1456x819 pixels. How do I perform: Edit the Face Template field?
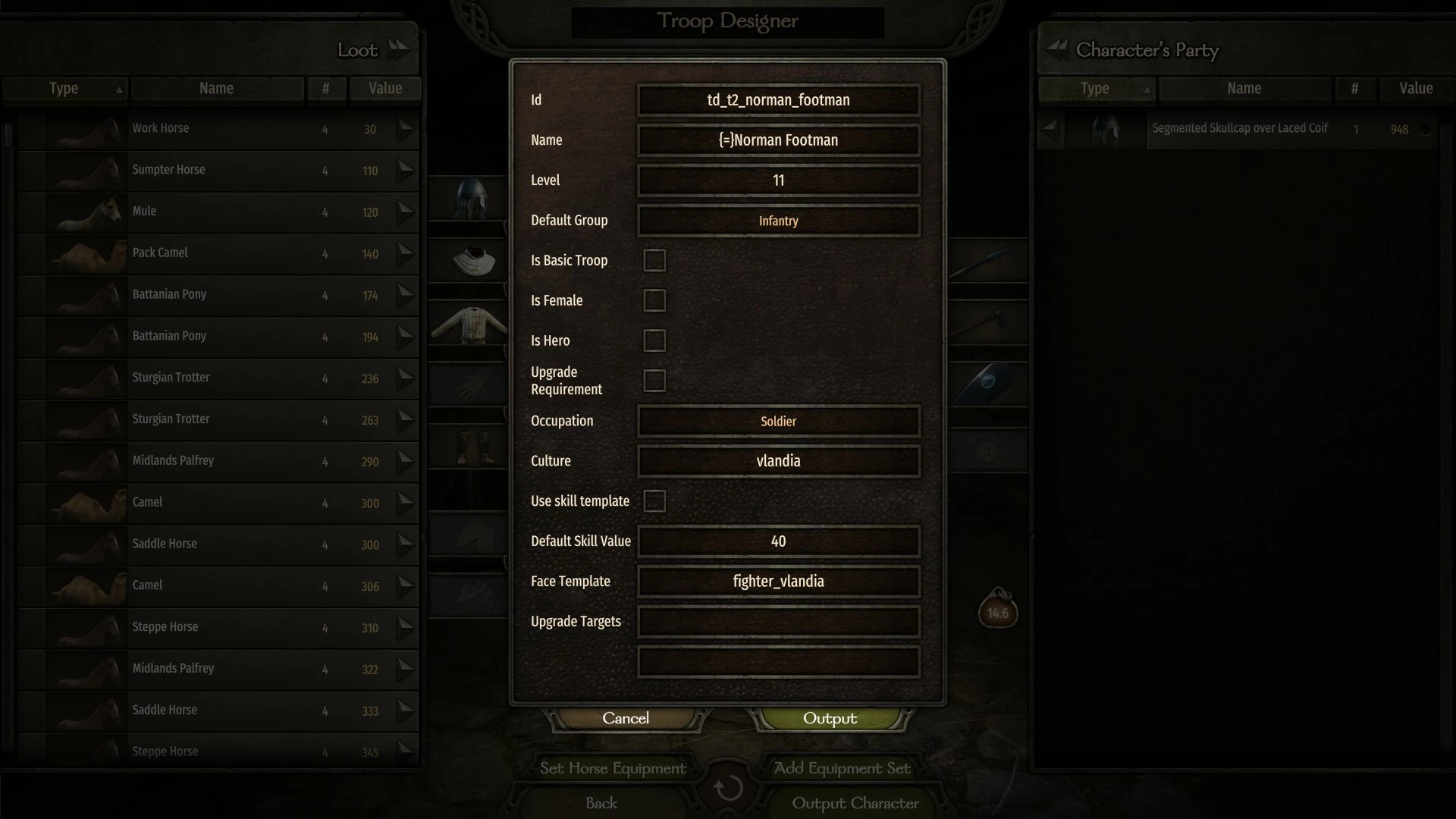click(778, 582)
